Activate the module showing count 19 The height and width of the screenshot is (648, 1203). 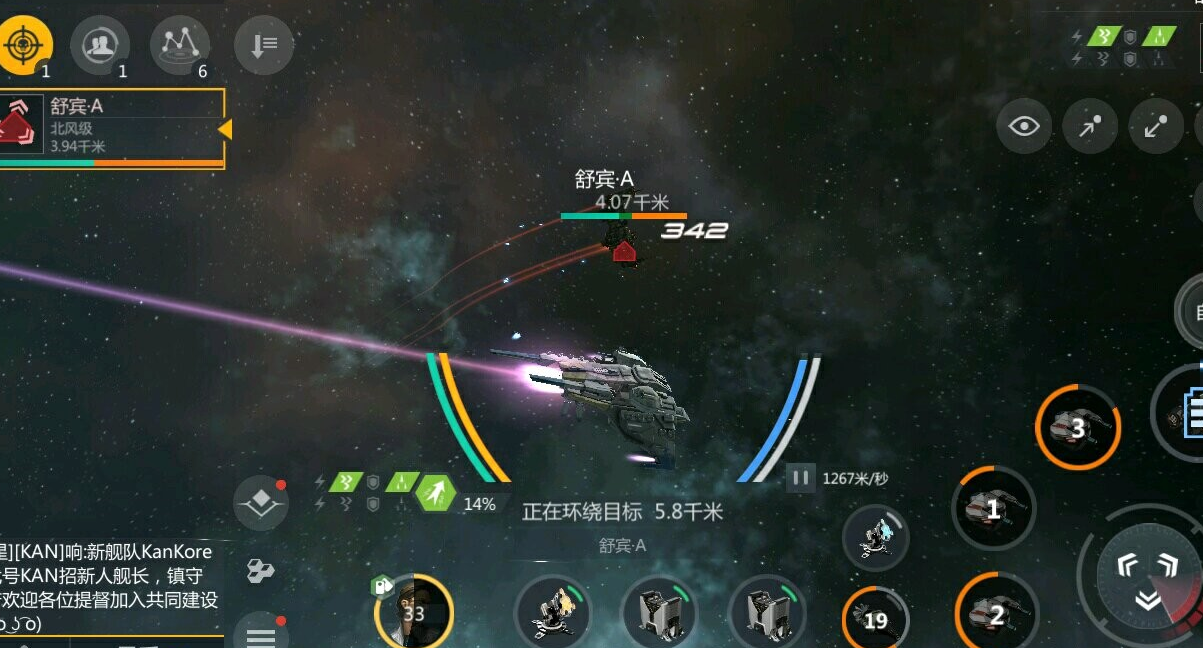pos(875,619)
